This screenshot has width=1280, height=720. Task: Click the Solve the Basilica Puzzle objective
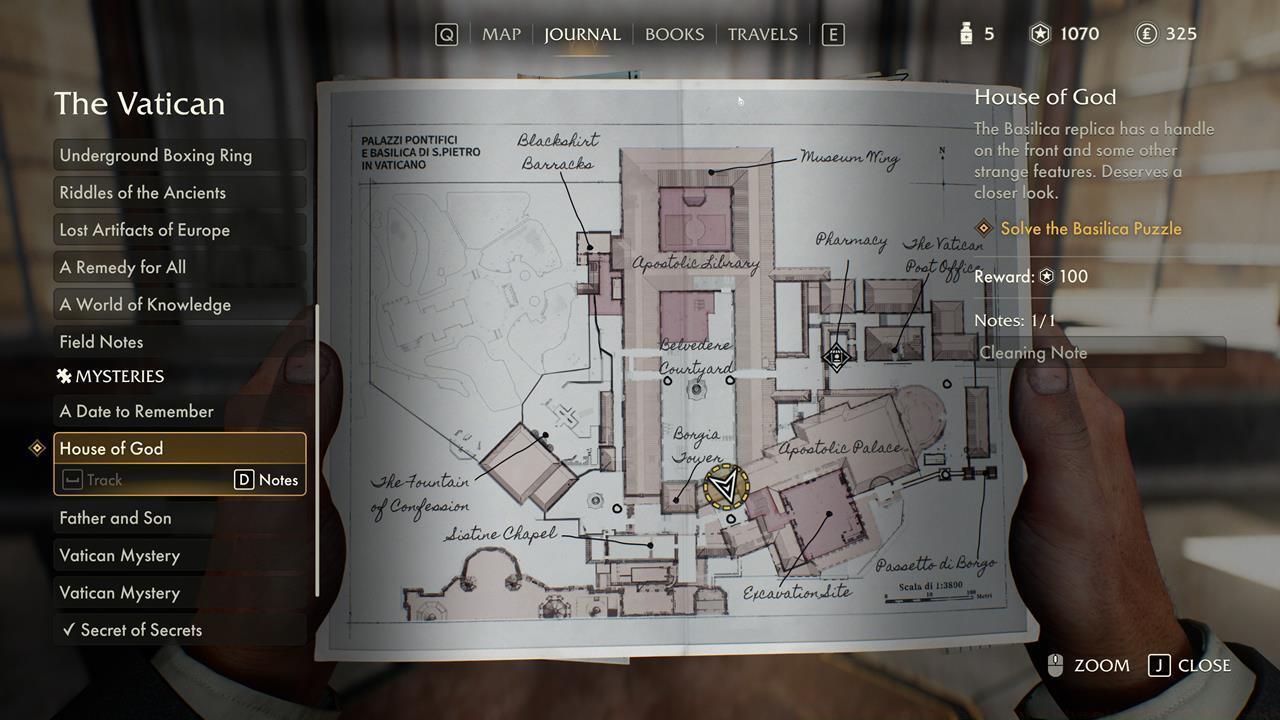point(1091,229)
